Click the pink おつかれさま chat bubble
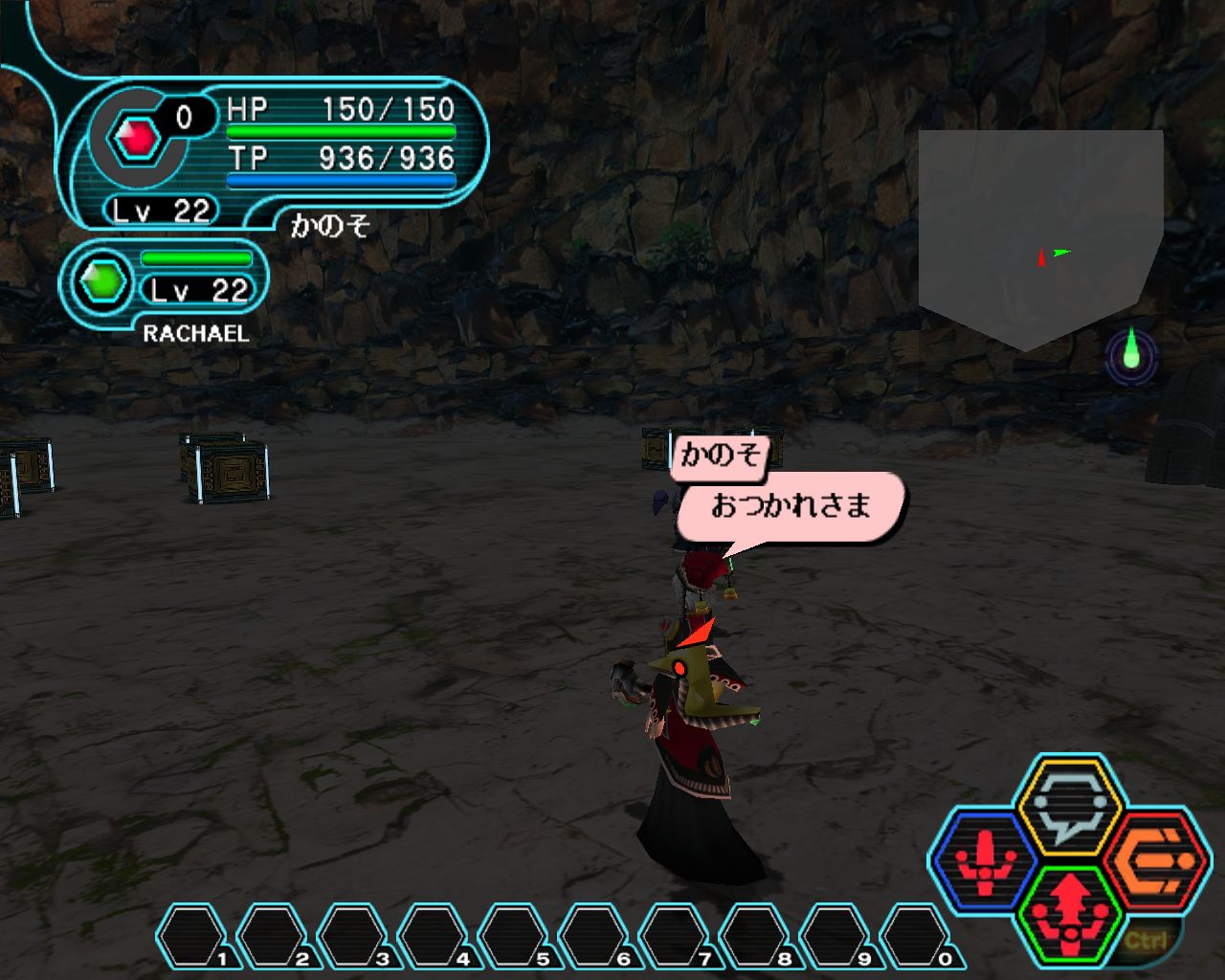The height and width of the screenshot is (980, 1225). click(791, 506)
